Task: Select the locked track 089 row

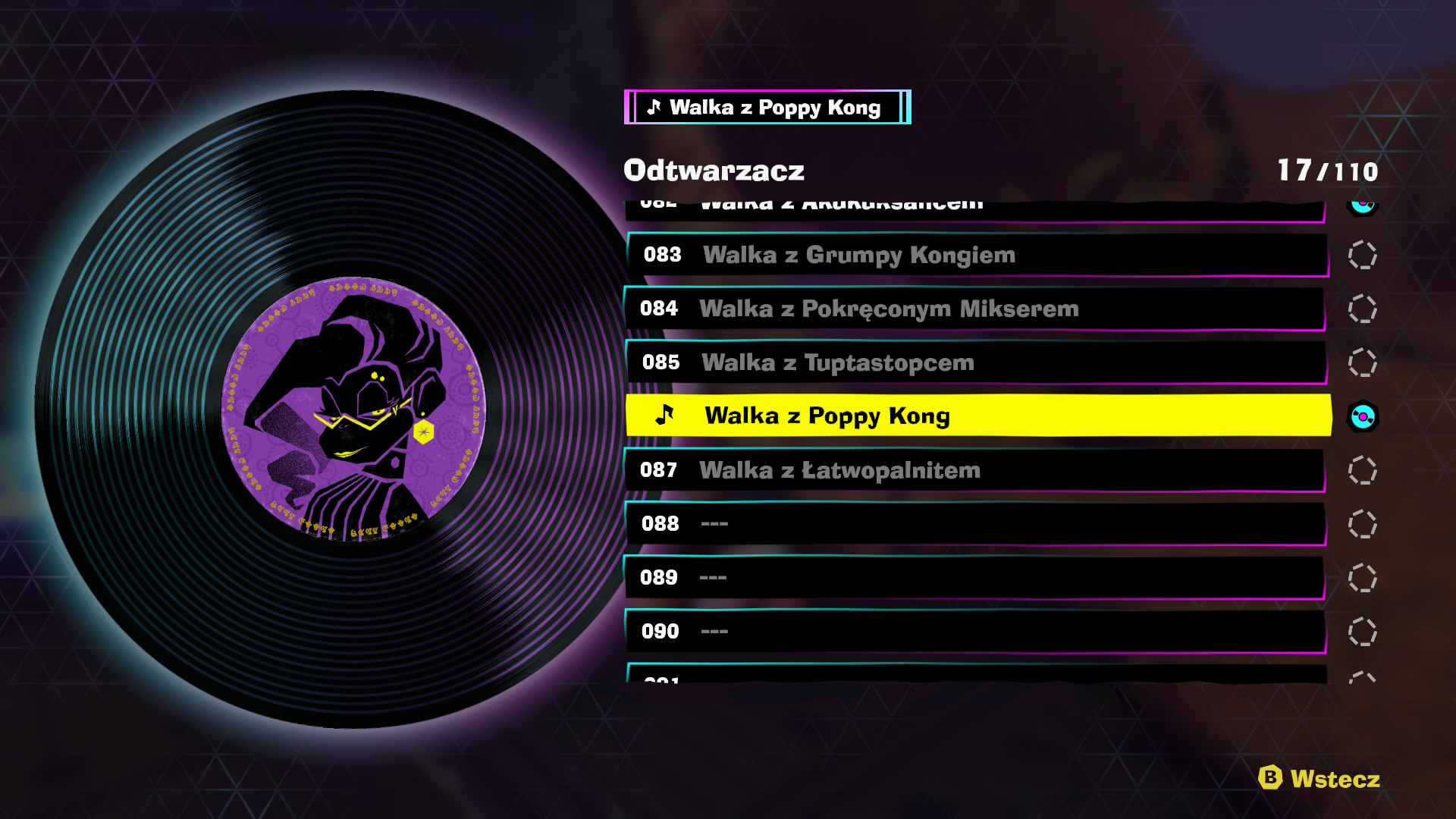Action: 975,578
